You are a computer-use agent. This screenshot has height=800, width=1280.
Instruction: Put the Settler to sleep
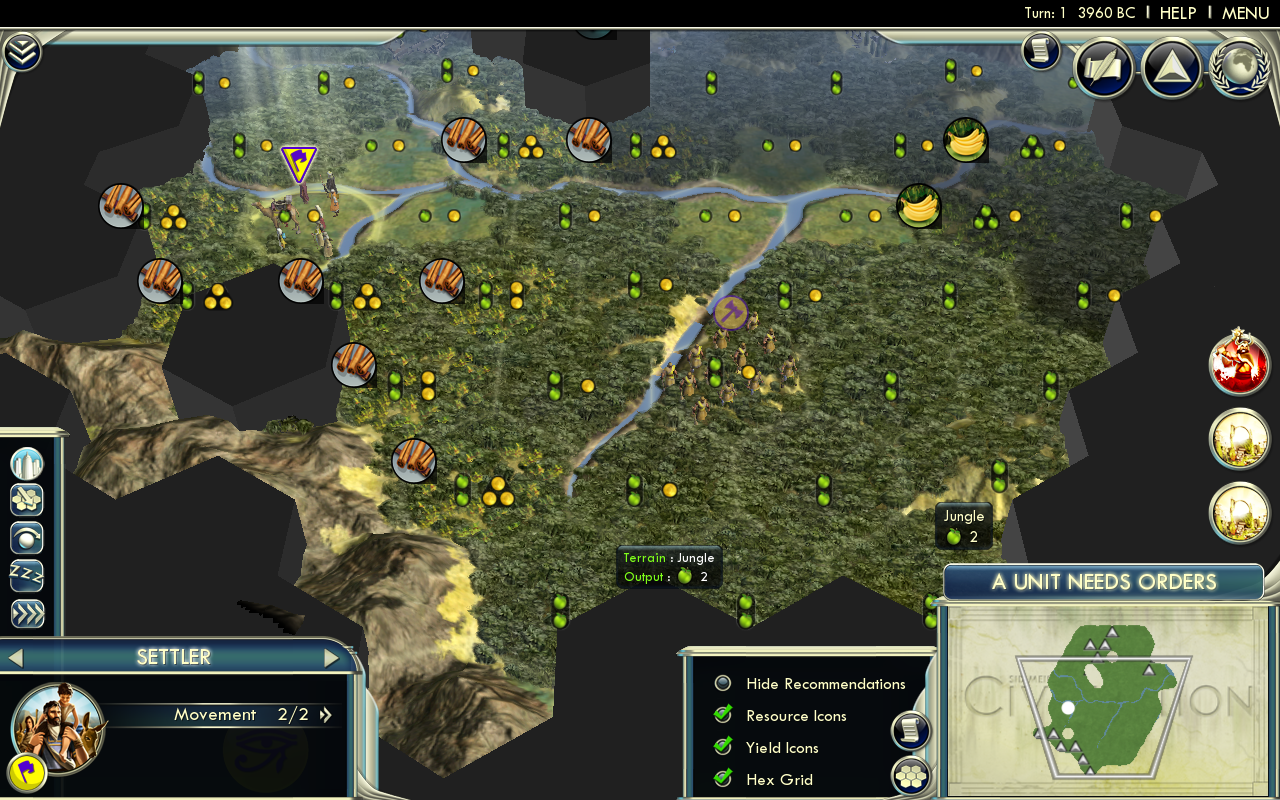(27, 575)
